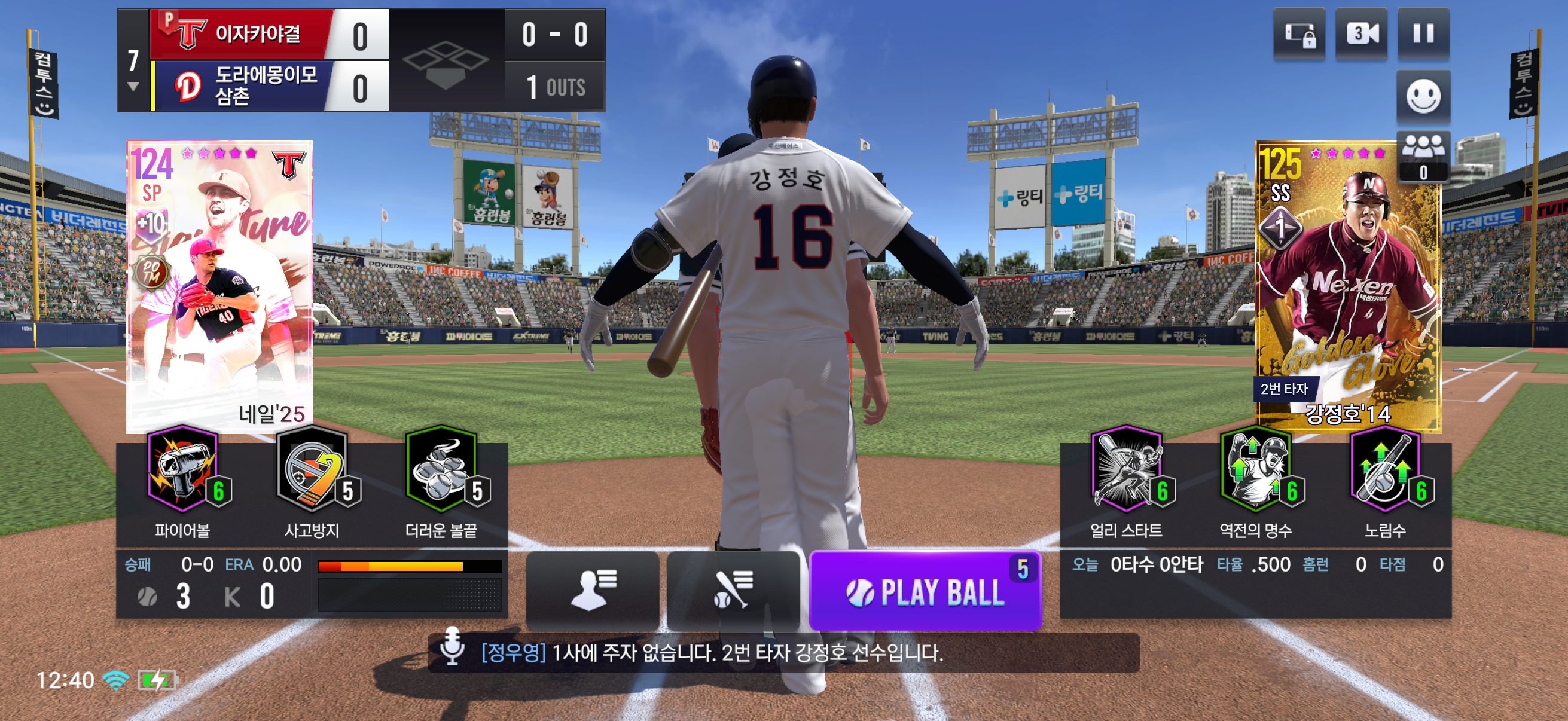View the 네일'25 pitcher card
The height and width of the screenshot is (721, 1568).
pos(219,286)
